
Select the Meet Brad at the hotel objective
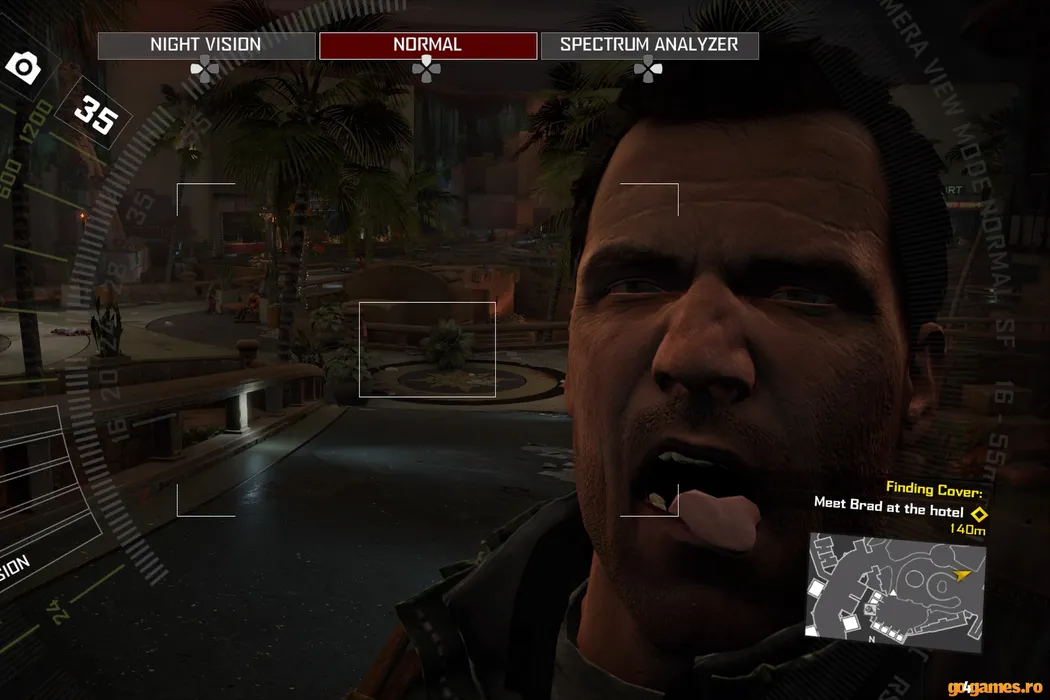pos(888,509)
